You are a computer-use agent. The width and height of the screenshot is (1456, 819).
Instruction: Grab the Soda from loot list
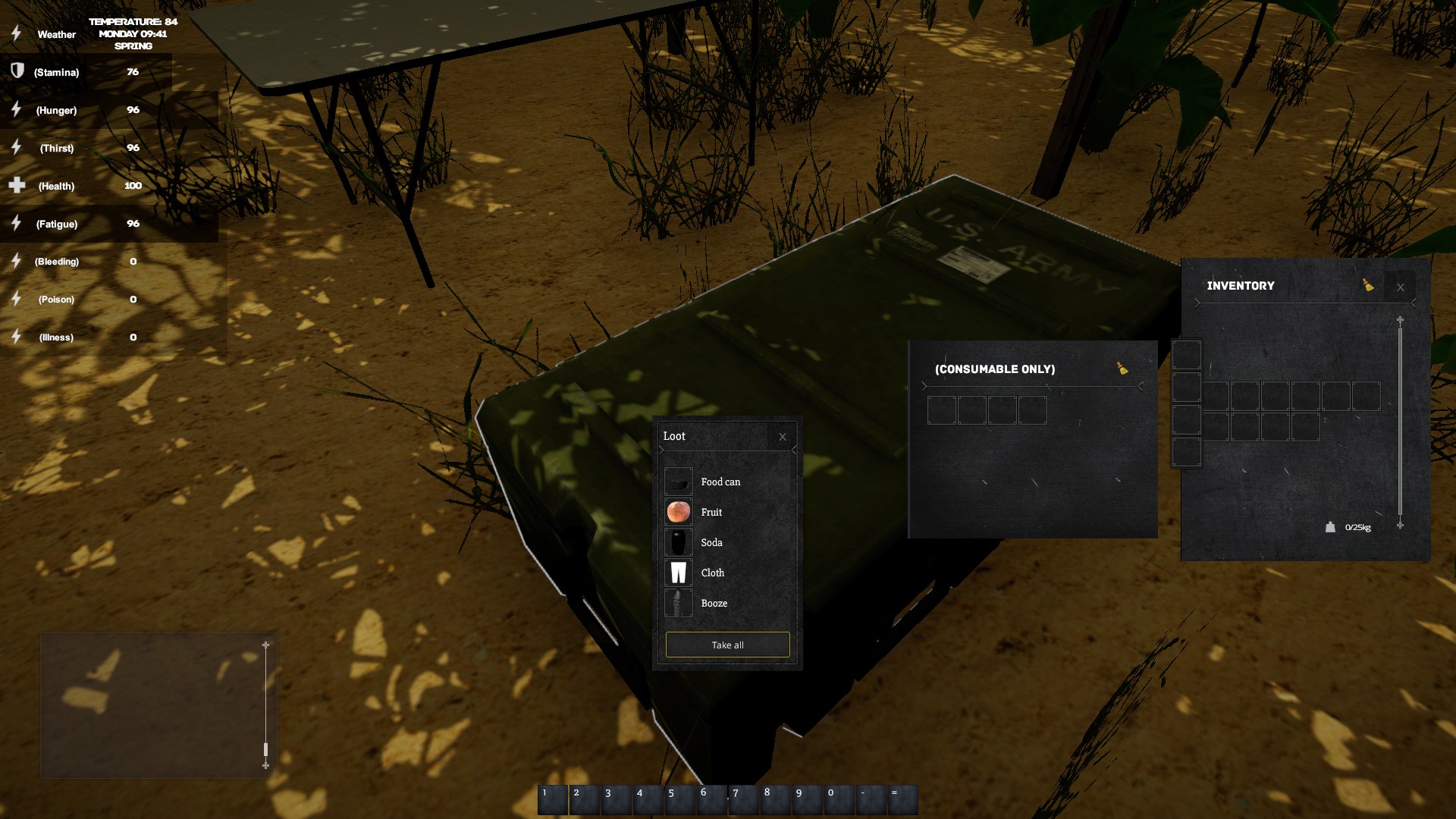coord(711,542)
